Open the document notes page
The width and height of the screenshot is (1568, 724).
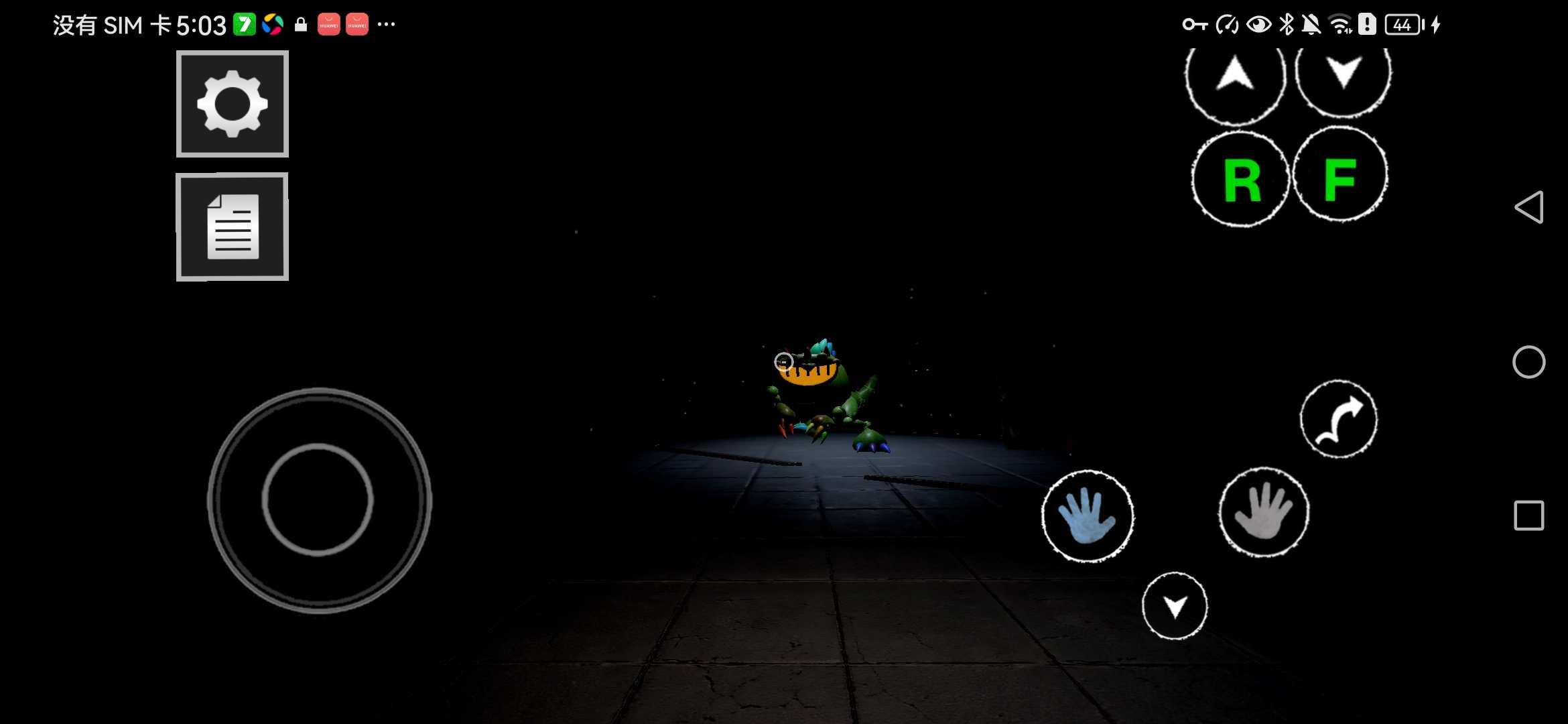click(x=233, y=227)
